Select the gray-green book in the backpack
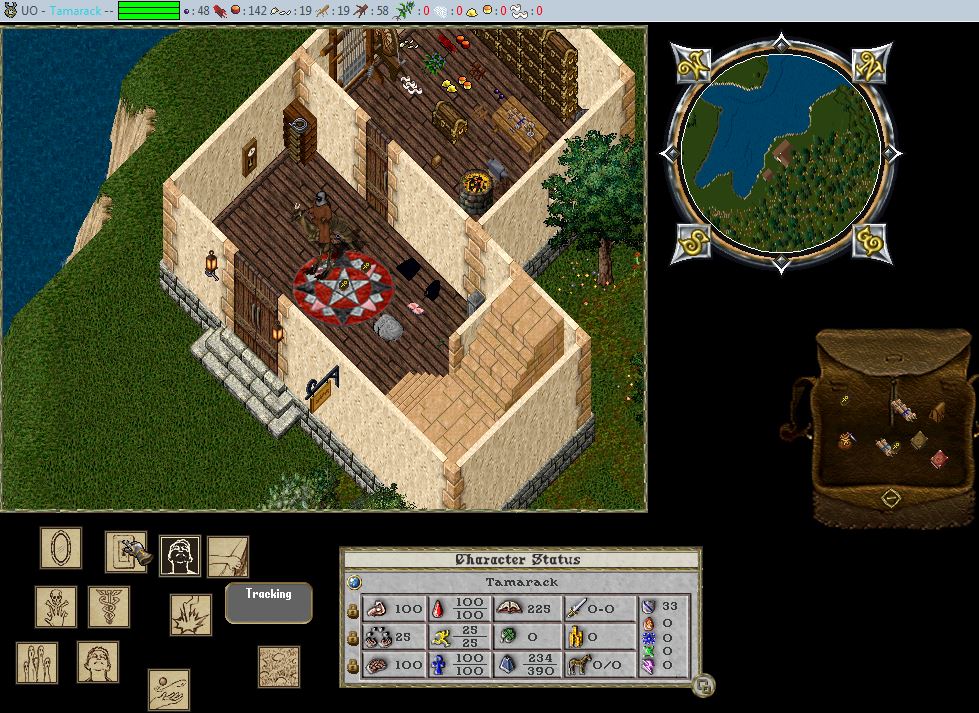The height and width of the screenshot is (713, 979). click(x=917, y=440)
